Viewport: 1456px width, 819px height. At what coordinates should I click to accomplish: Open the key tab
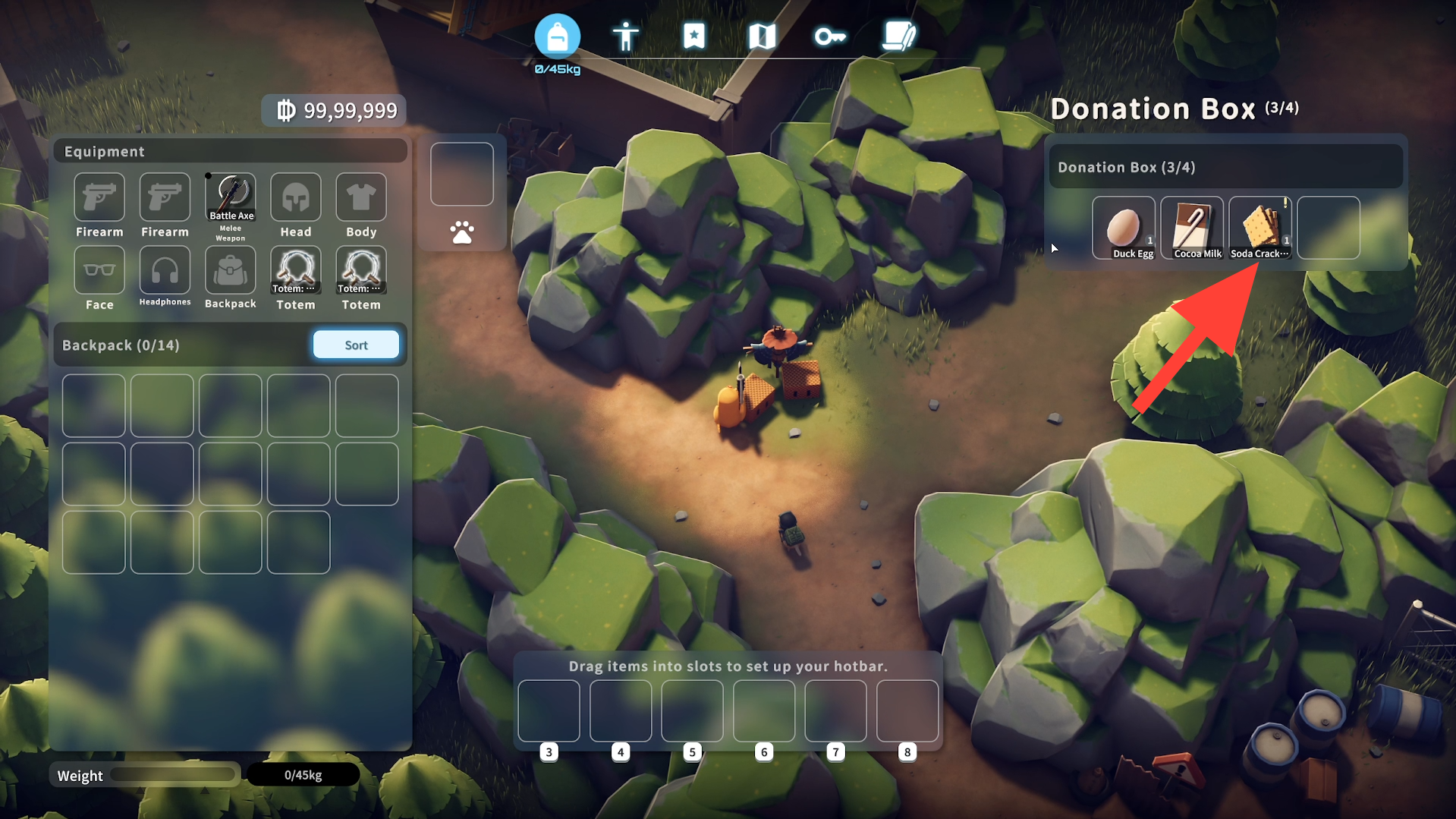pos(829,36)
